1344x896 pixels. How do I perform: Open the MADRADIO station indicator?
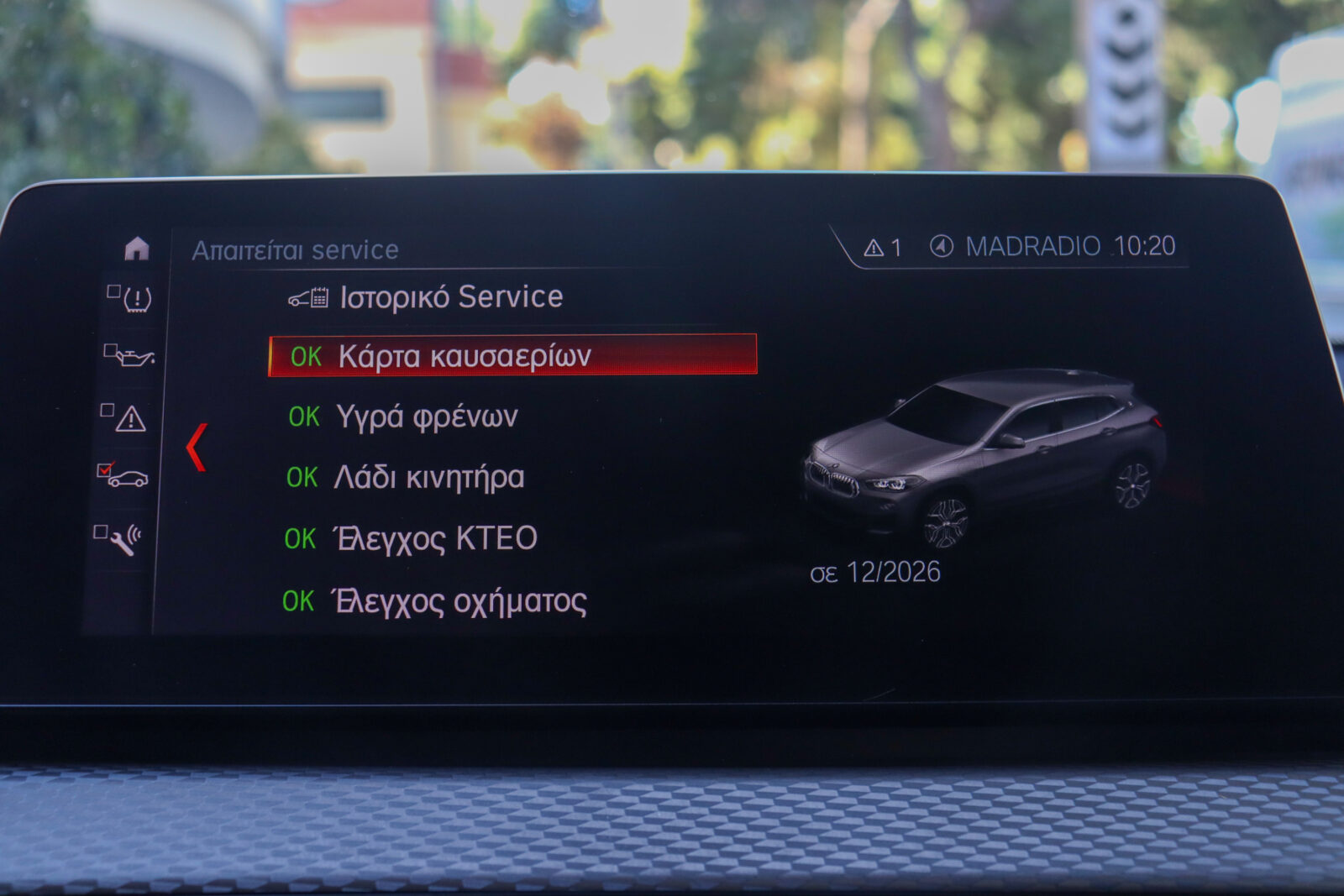[x=1016, y=246]
